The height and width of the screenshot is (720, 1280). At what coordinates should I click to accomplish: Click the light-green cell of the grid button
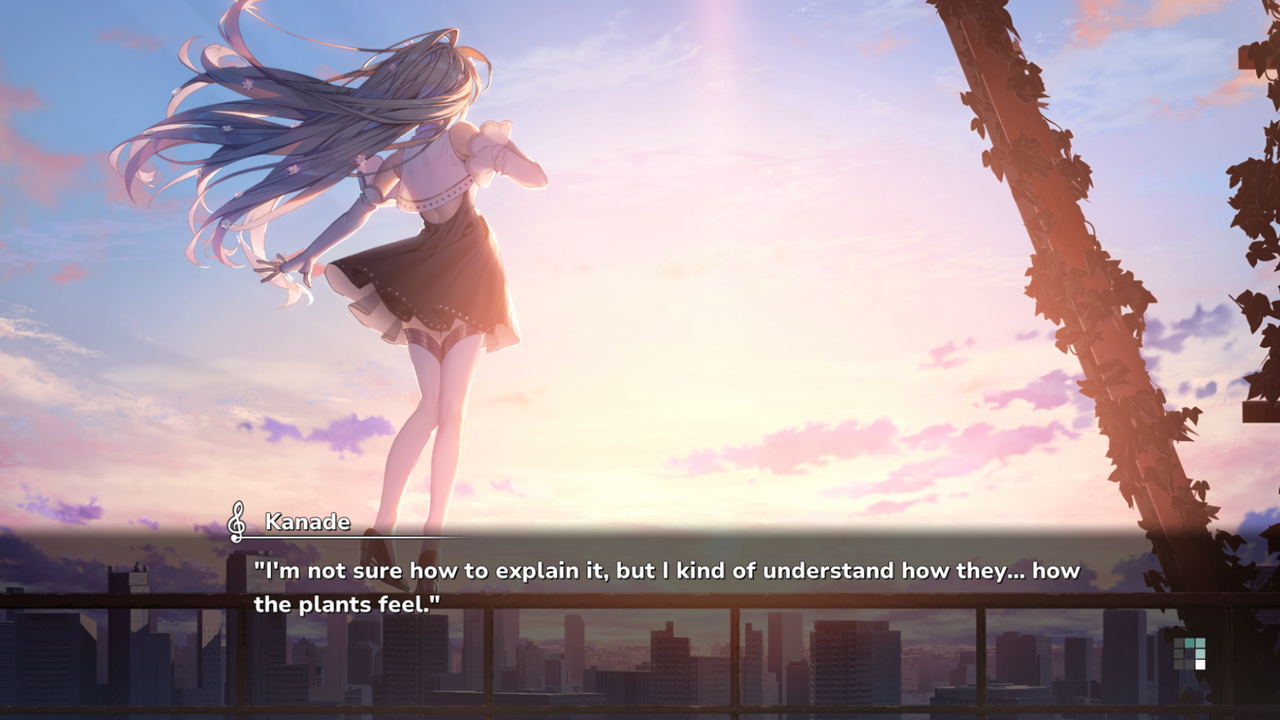pyautogui.click(x=1200, y=654)
